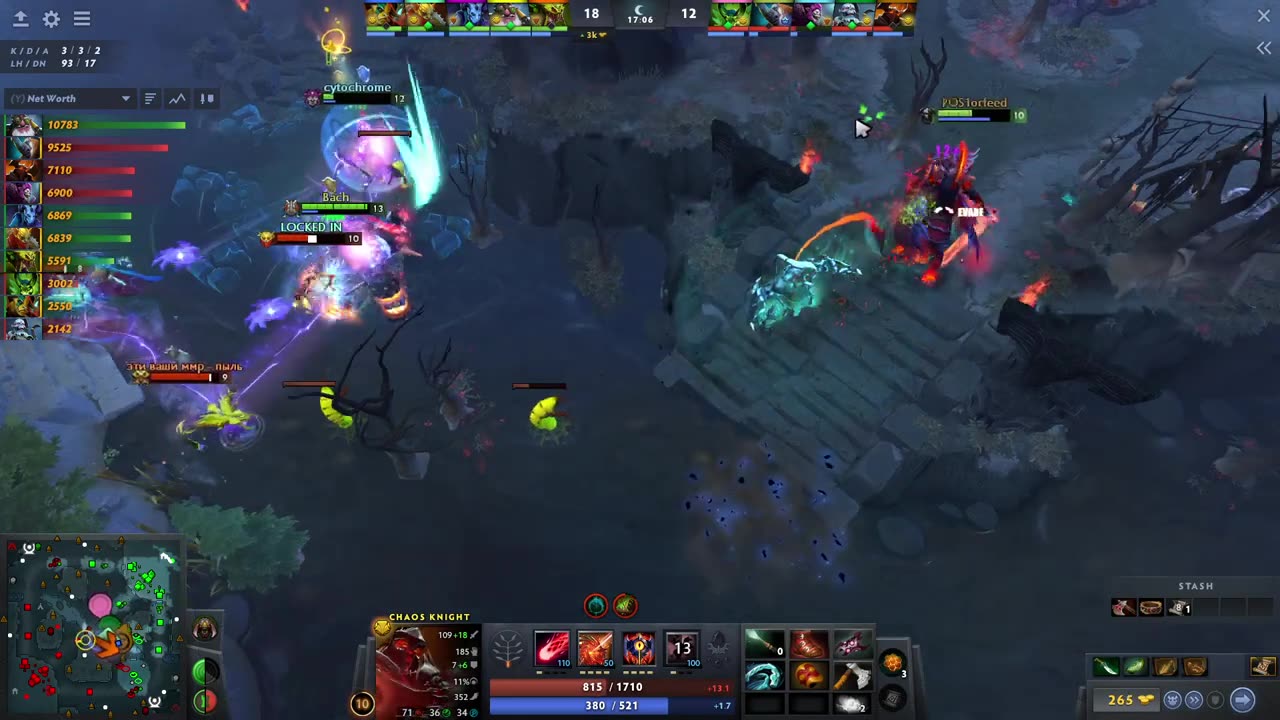Click the Stash panel header
This screenshot has height=720, width=1280.
coord(1196,586)
